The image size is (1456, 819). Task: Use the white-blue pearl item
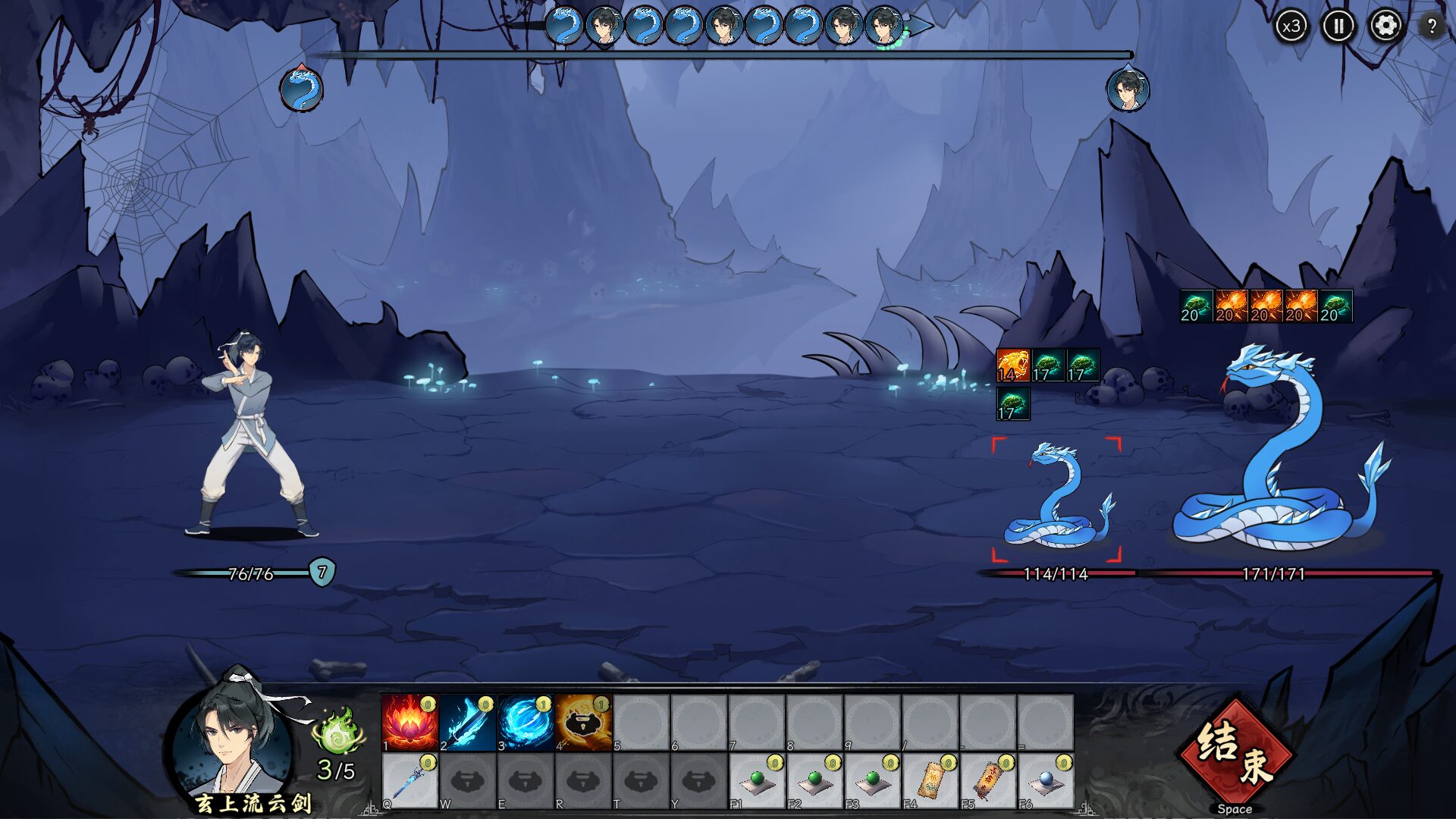pyautogui.click(x=1046, y=781)
